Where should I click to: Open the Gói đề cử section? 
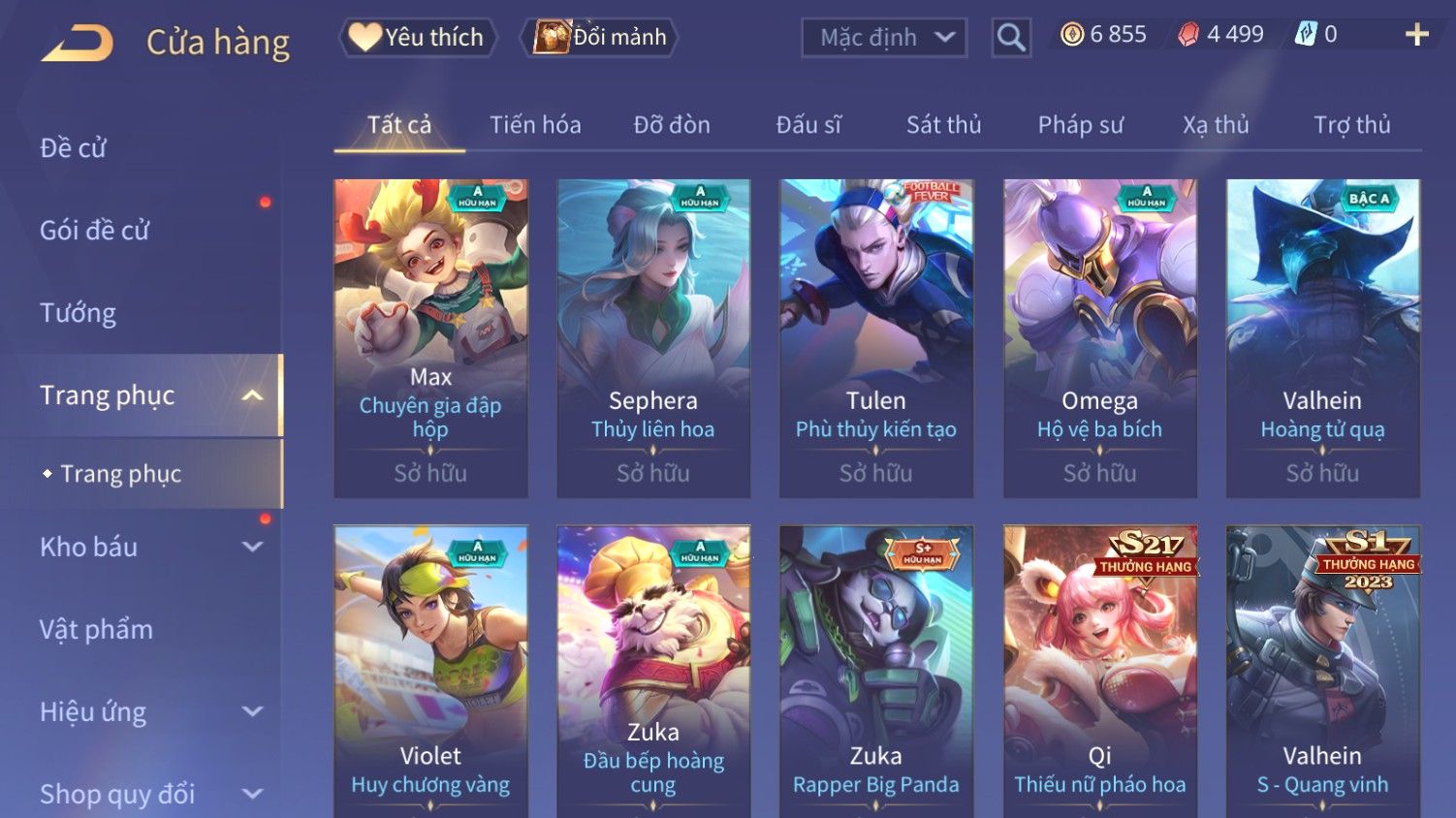(x=95, y=231)
